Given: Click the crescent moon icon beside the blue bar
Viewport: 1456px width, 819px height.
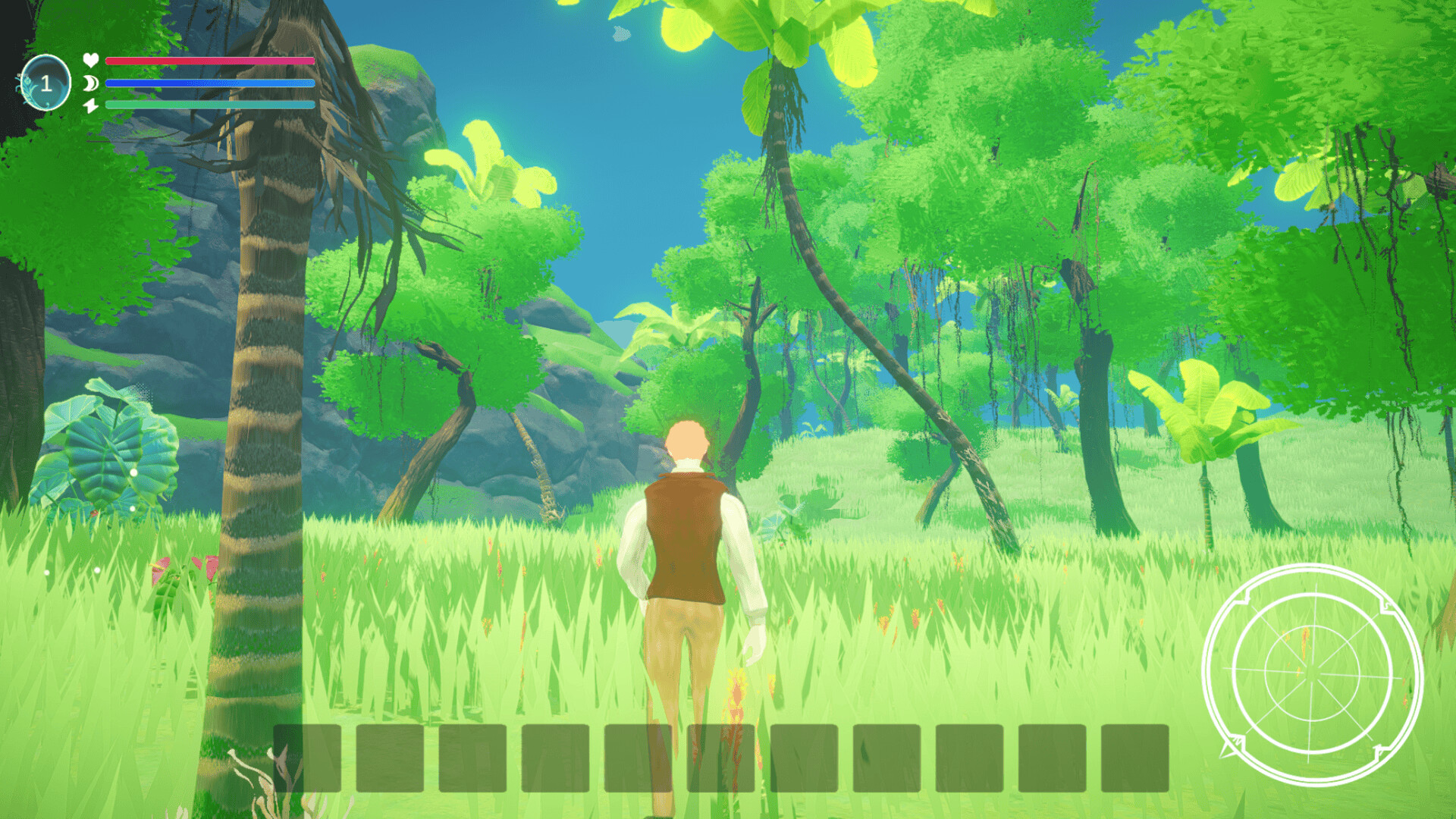Looking at the screenshot, I should pyautogui.click(x=89, y=83).
